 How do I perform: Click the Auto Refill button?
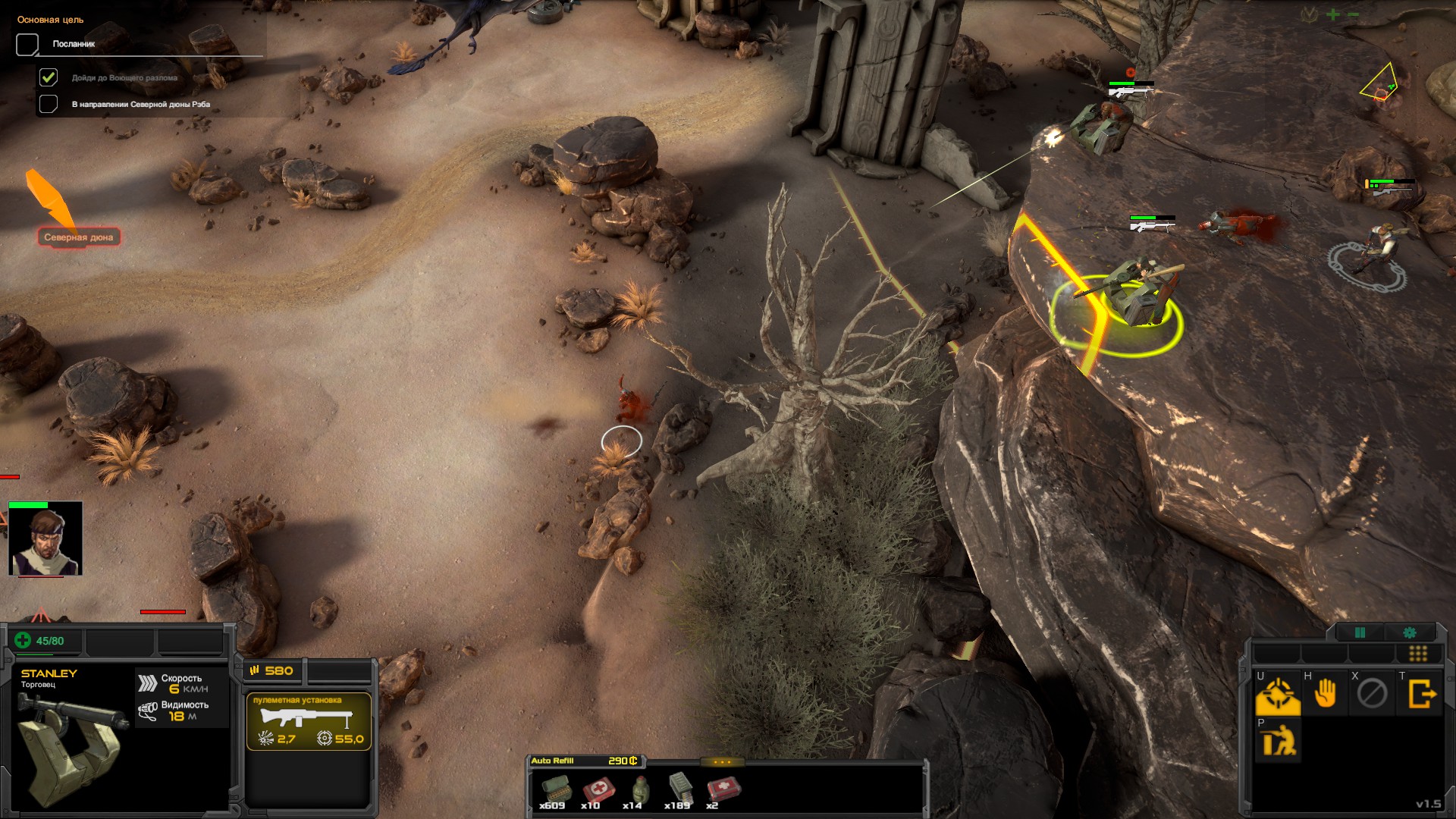pos(553,761)
